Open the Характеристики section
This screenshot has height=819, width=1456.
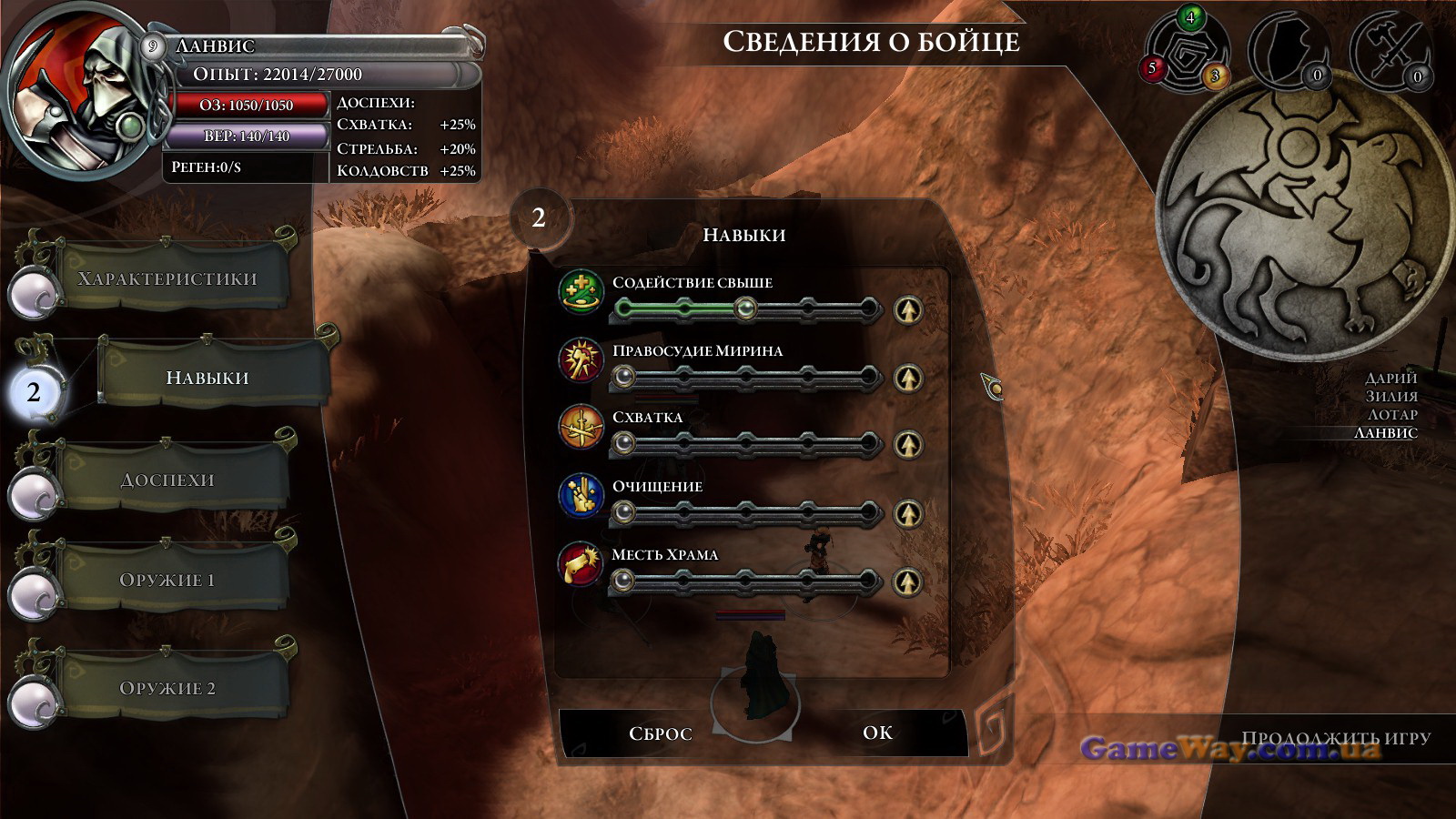click(x=167, y=278)
